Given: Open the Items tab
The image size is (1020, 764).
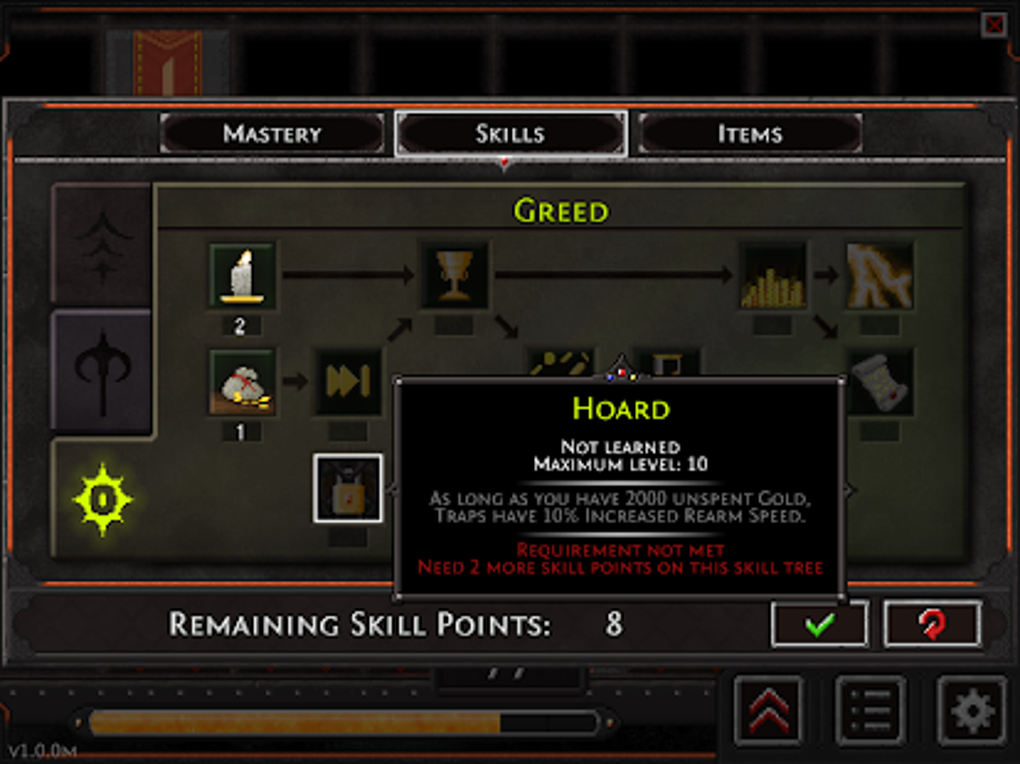Looking at the screenshot, I should [749, 133].
